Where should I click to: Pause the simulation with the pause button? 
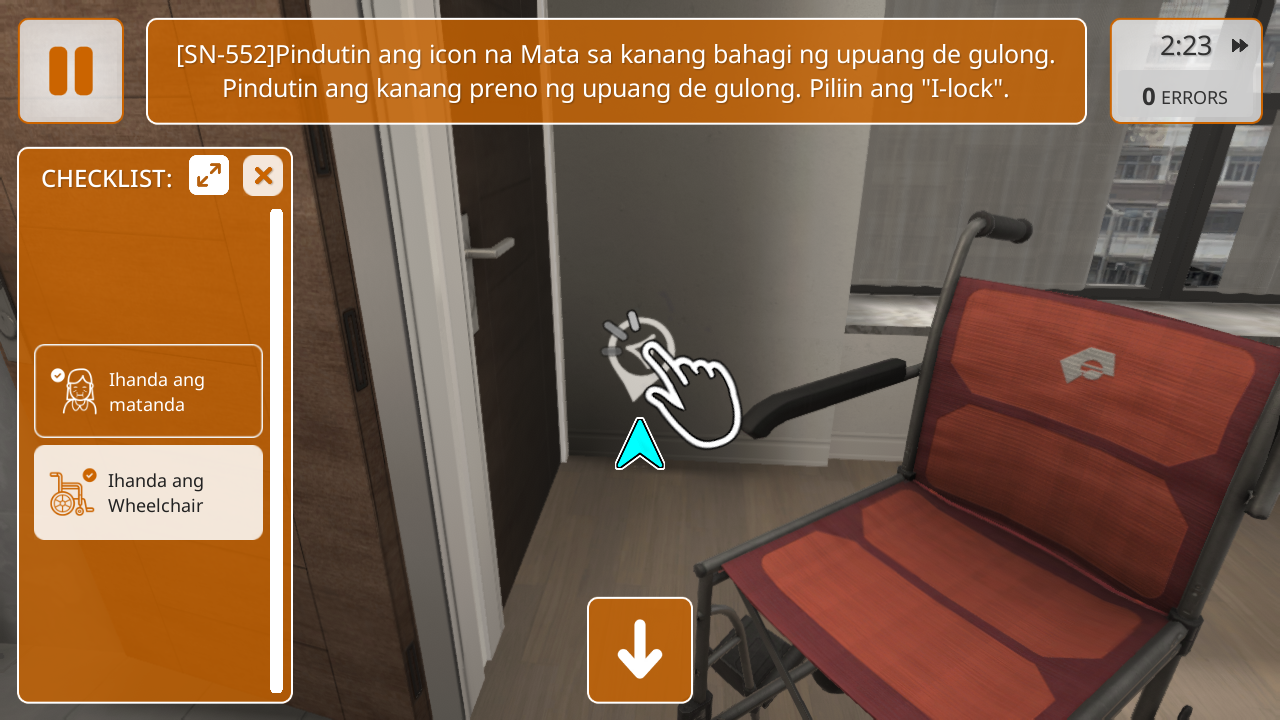coord(71,71)
